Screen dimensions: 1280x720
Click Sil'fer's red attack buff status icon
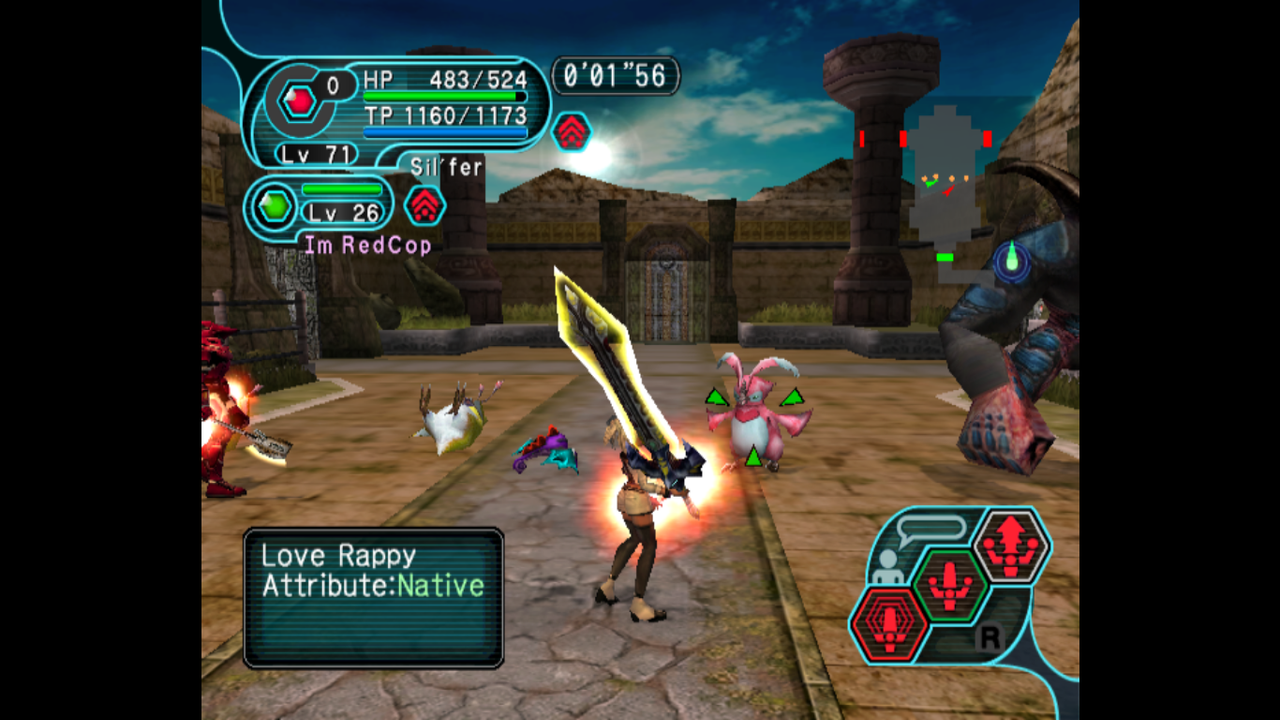tap(572, 131)
